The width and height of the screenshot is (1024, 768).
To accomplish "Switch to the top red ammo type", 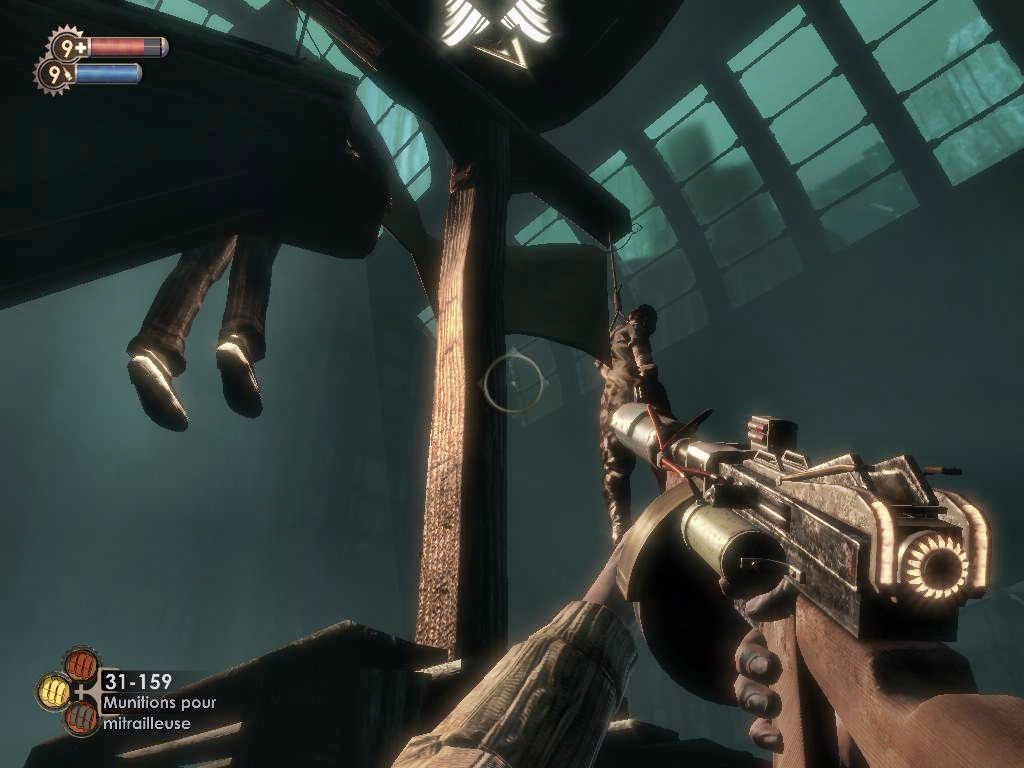I will click(79, 663).
